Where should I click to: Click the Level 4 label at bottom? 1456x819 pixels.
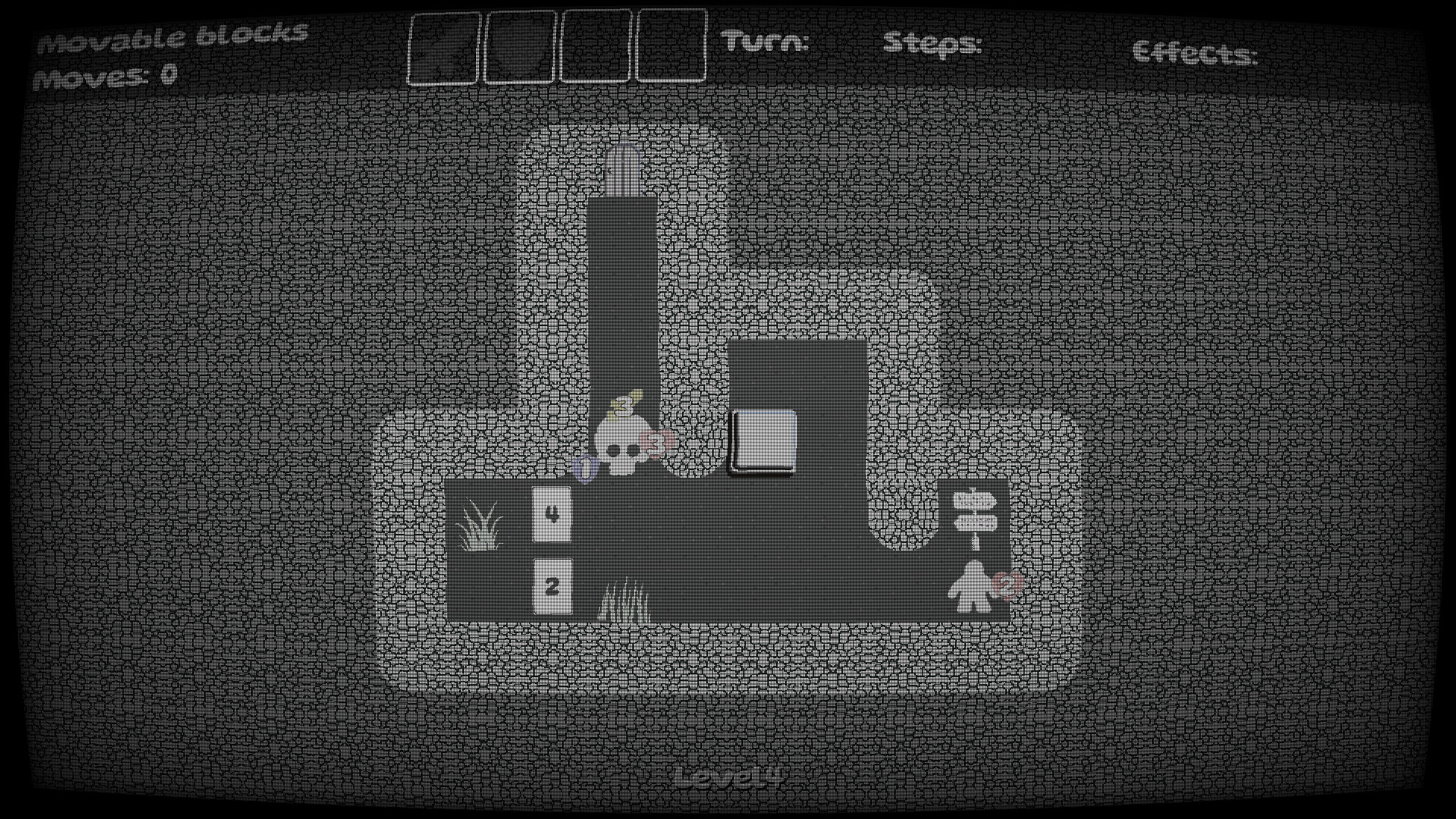(727, 775)
